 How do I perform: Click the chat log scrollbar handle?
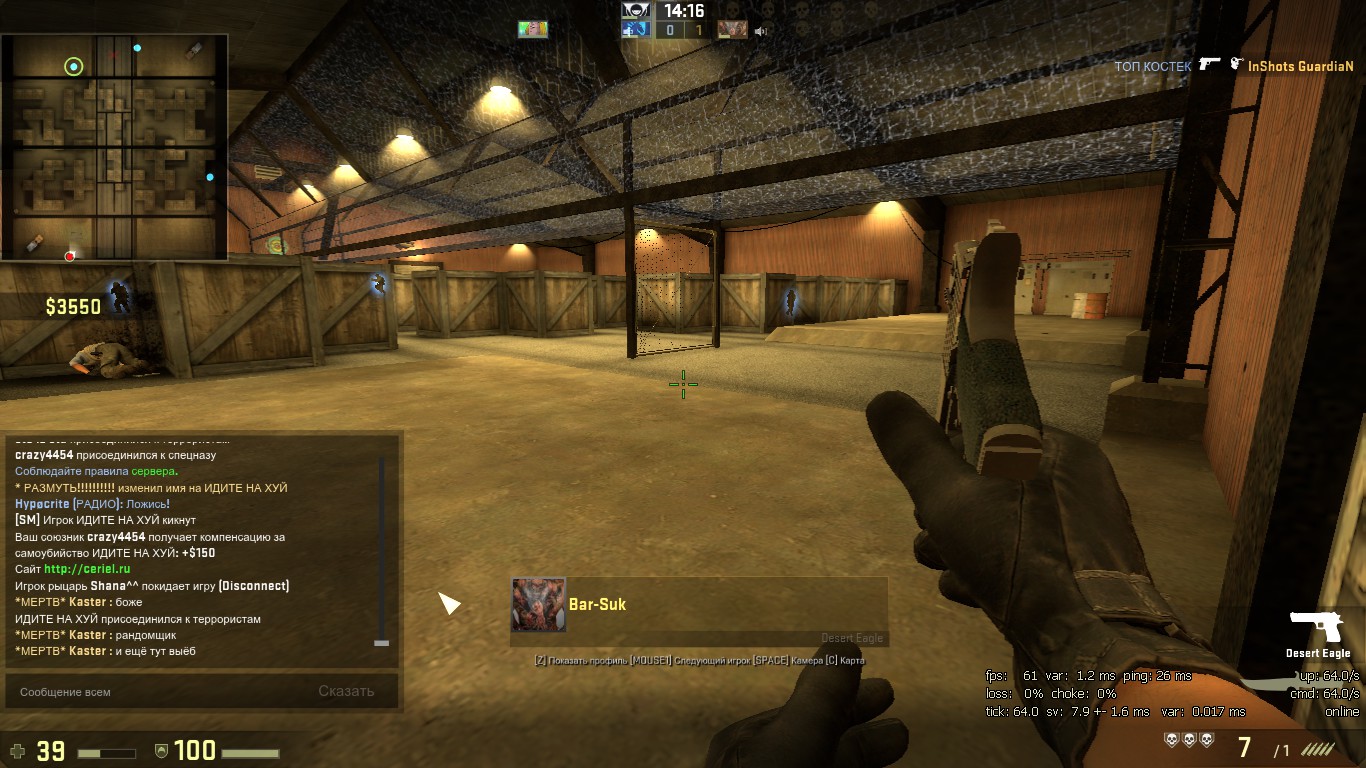381,643
